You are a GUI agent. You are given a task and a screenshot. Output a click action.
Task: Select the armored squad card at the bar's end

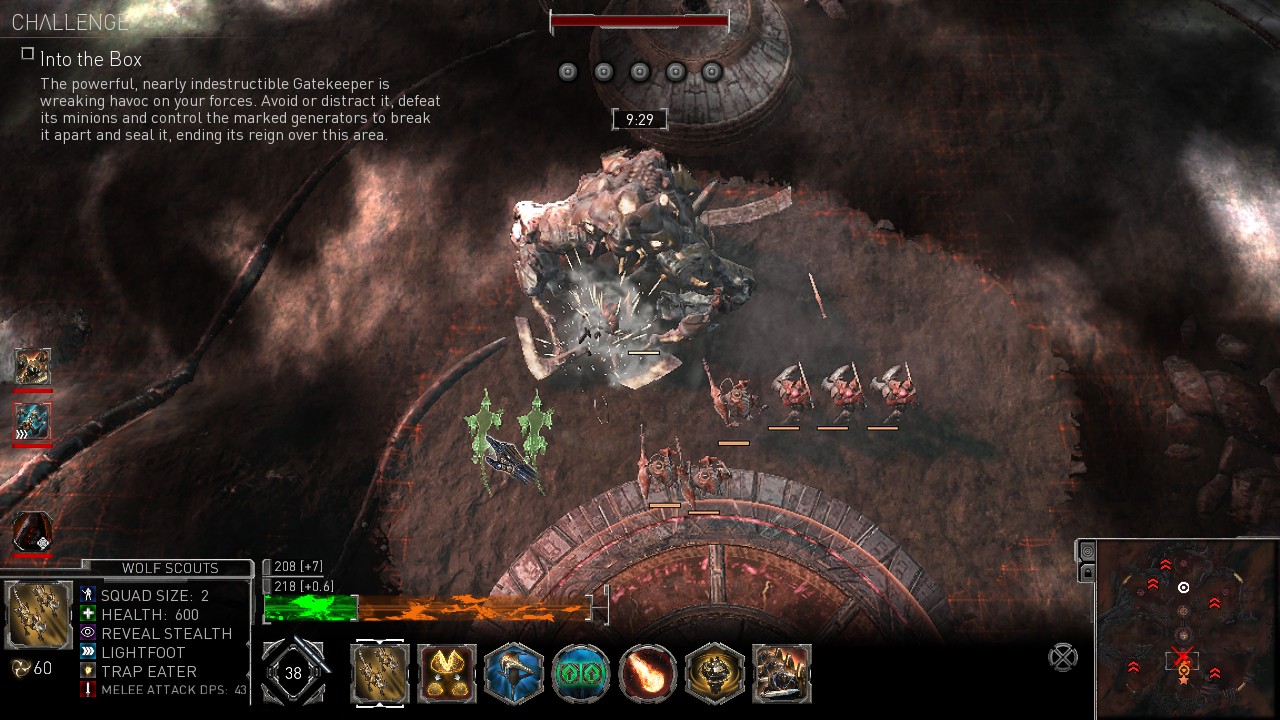pos(782,673)
